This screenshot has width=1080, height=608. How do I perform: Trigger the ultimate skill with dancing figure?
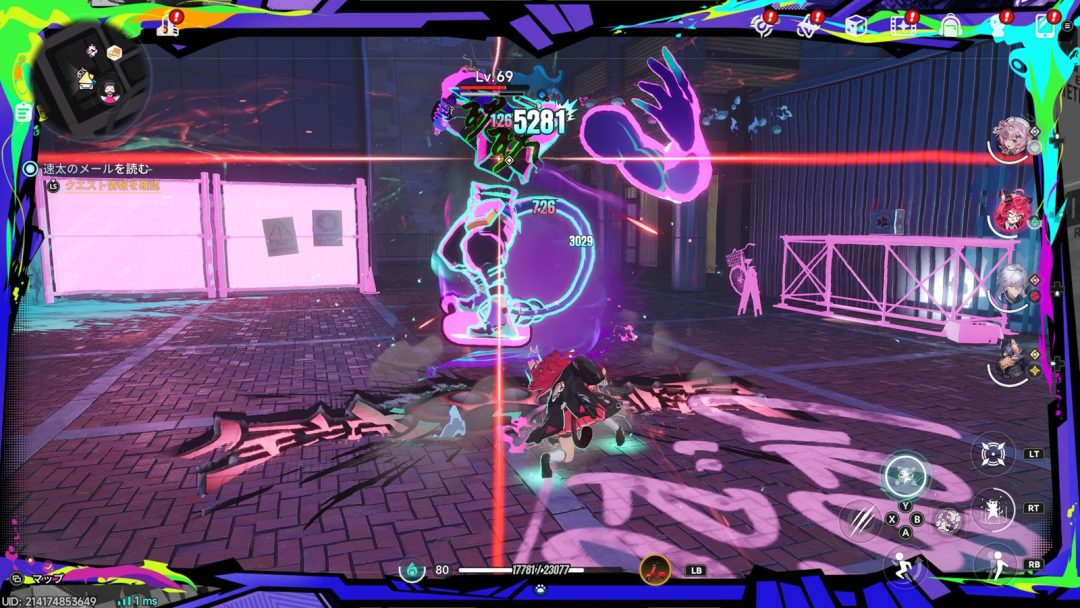(993, 508)
